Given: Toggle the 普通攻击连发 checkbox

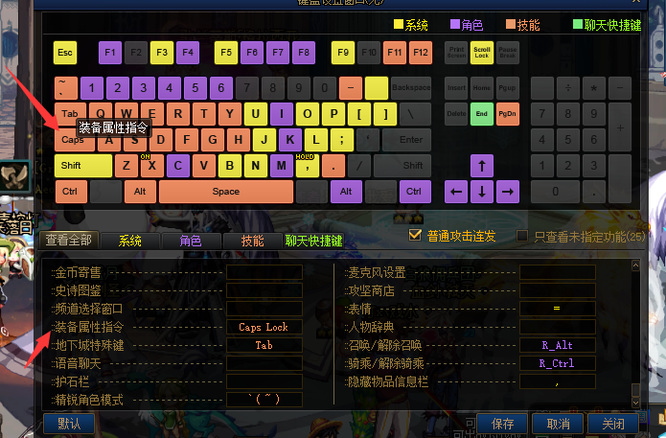Looking at the screenshot, I should tap(416, 236).
